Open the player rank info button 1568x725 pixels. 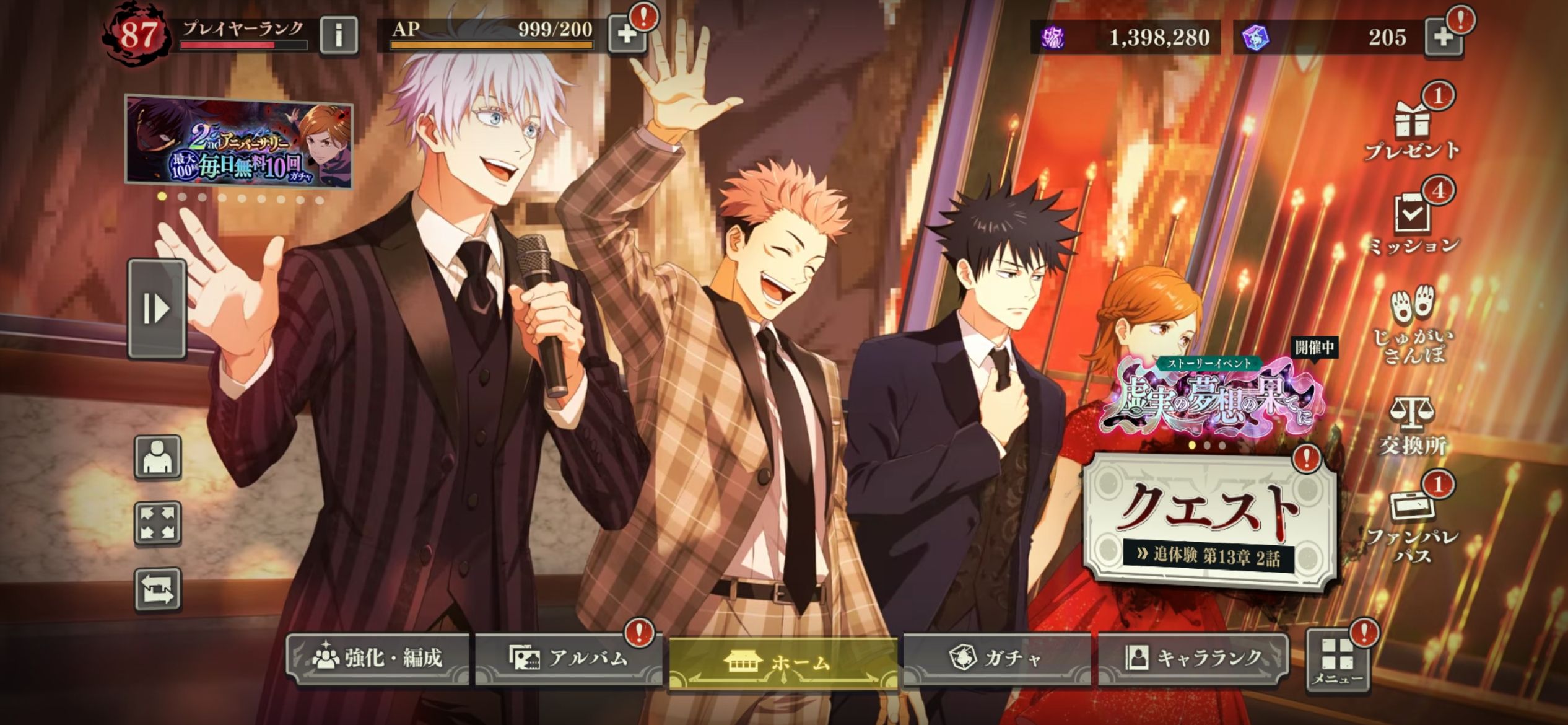coord(339,35)
